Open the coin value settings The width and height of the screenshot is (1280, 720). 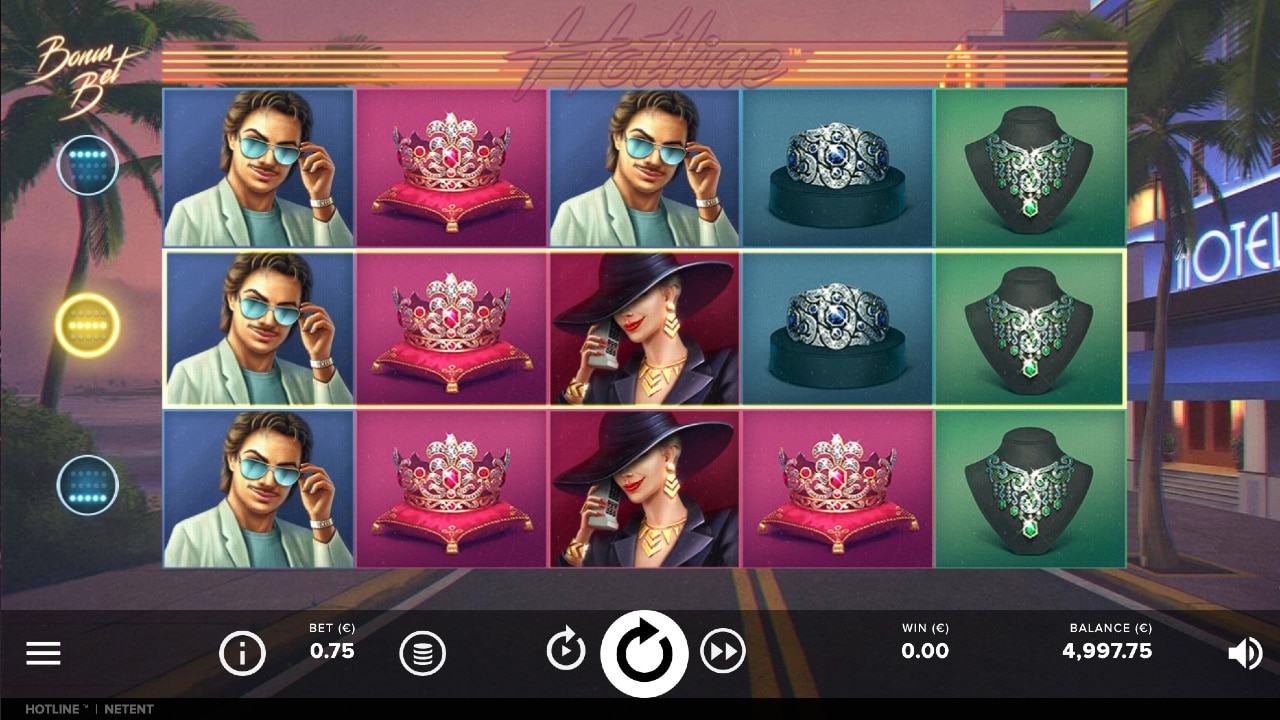[423, 652]
